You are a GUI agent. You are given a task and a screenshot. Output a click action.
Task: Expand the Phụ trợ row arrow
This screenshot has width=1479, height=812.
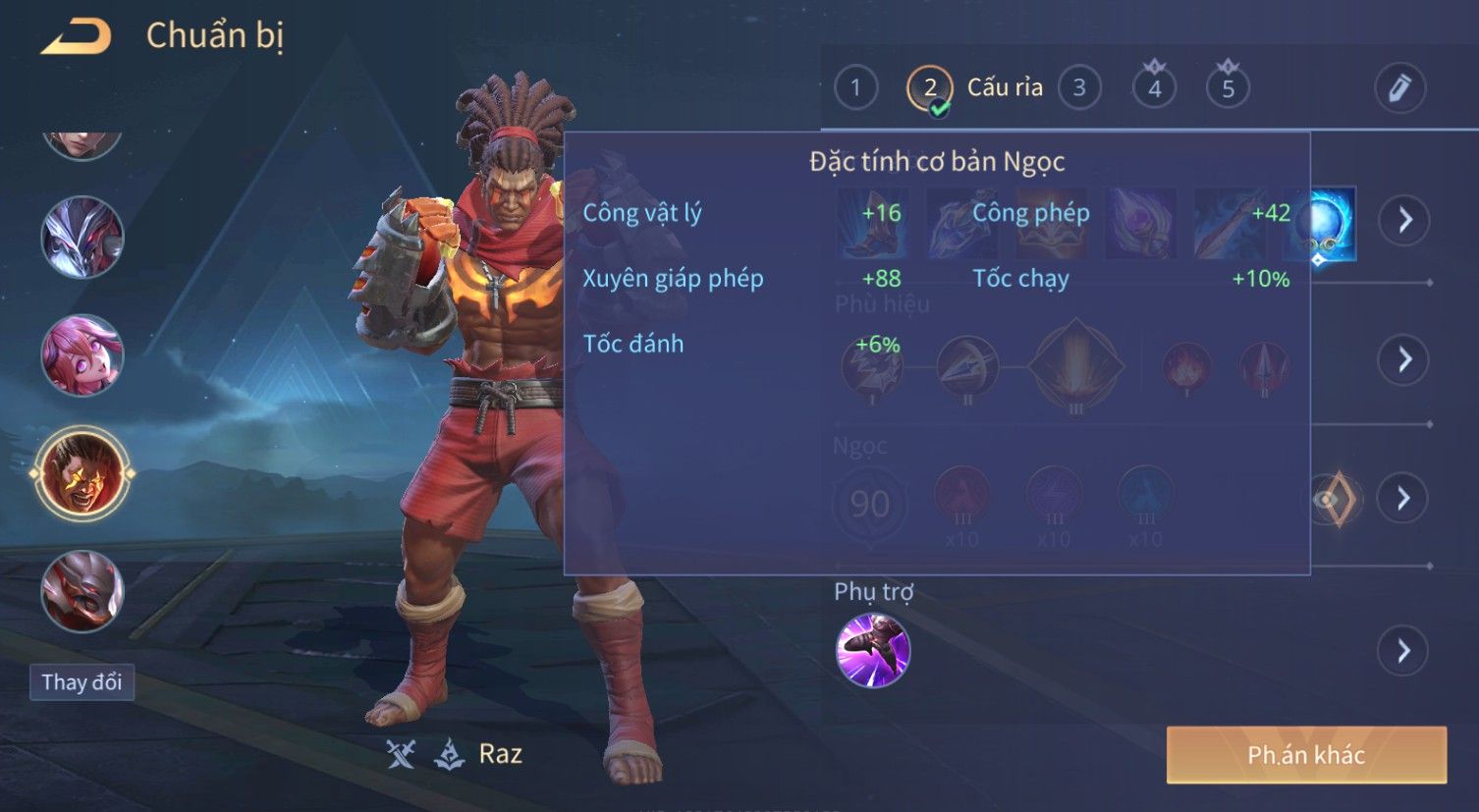click(1404, 650)
